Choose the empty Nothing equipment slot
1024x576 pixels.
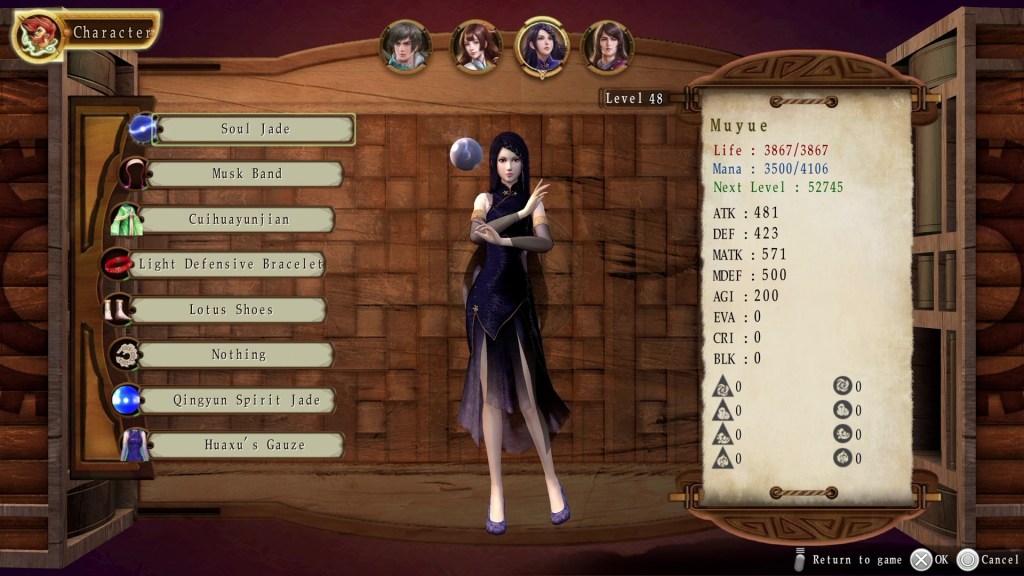tap(238, 355)
